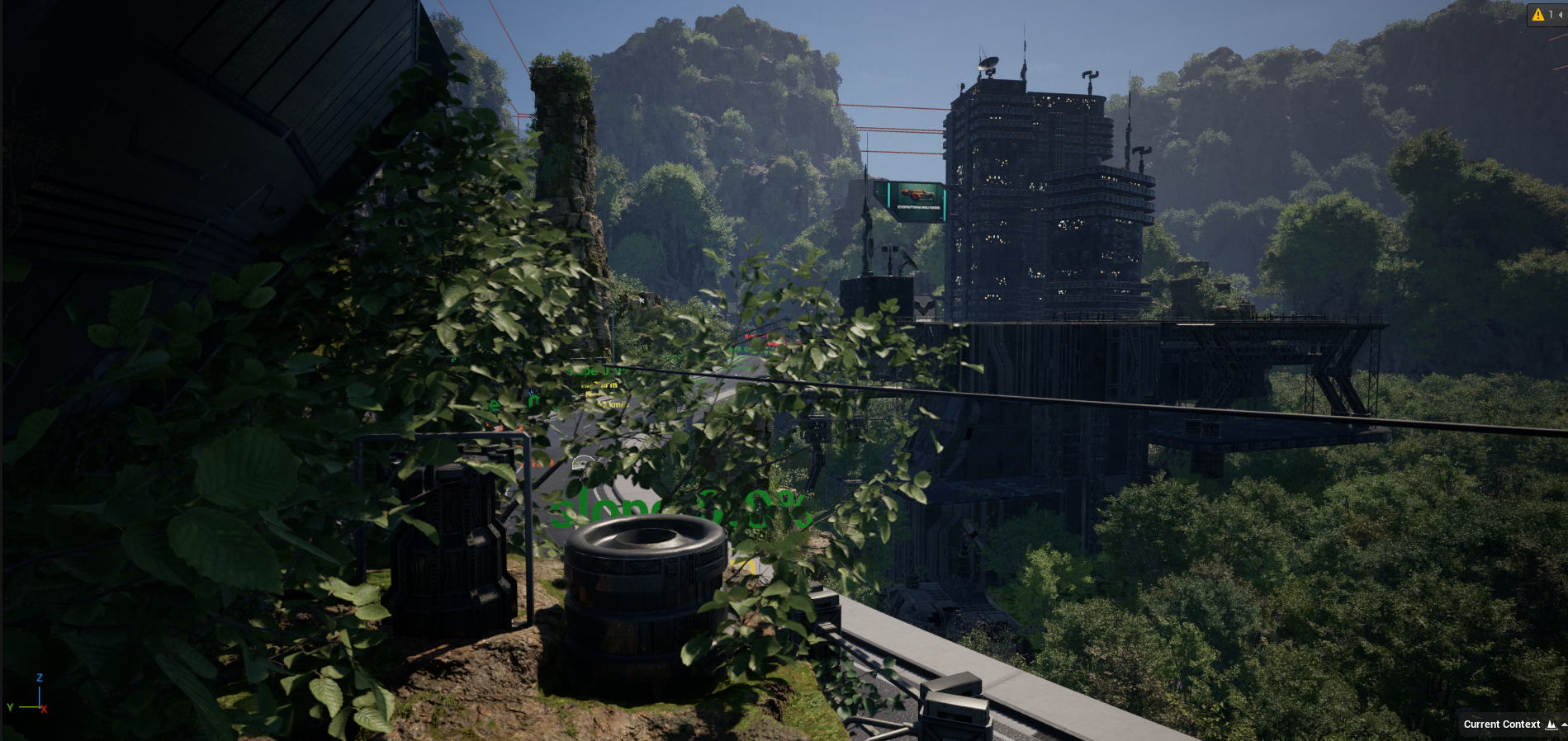Click the yellow warning triangle icon
This screenshot has height=741, width=1568.
coord(1538,15)
